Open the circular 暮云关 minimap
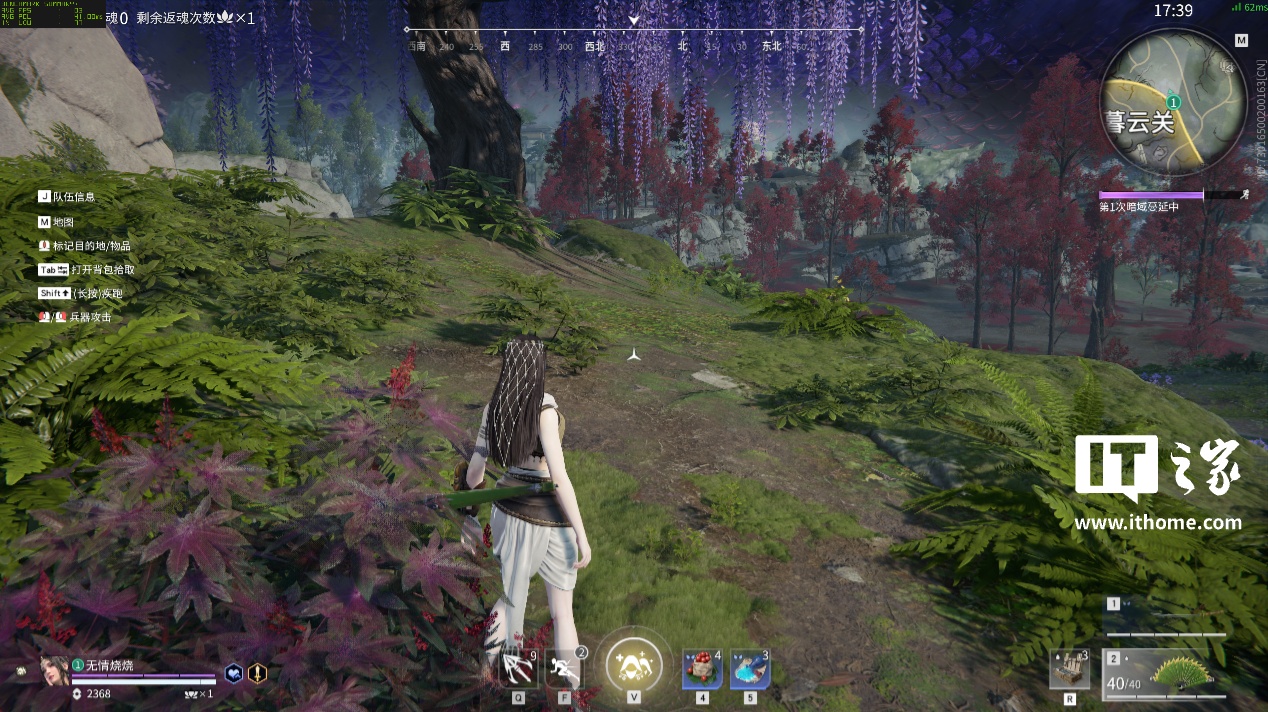 [1172, 102]
